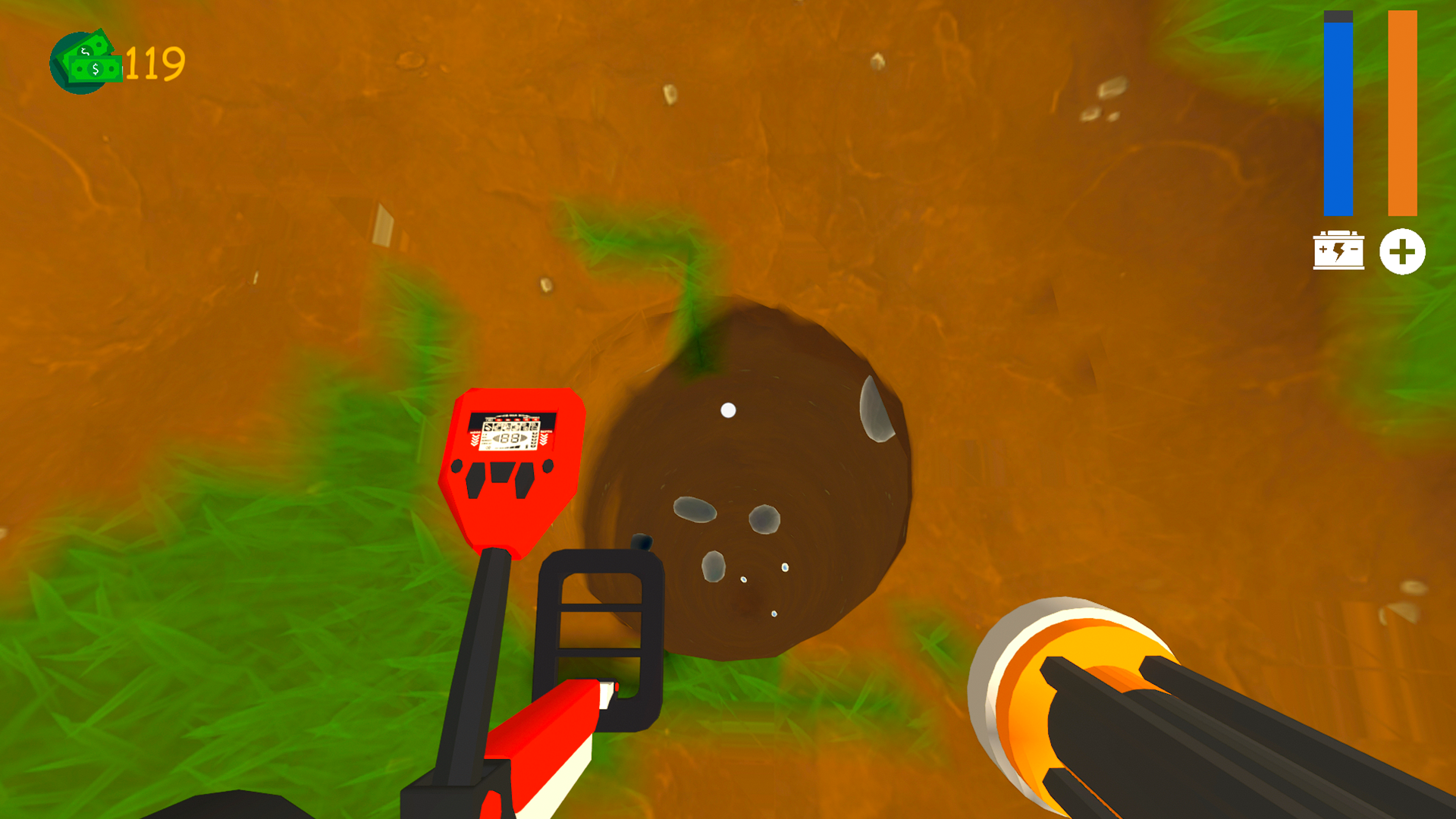Click the left angled button below the detector display
Screen dimensions: 1456x819
[475, 481]
